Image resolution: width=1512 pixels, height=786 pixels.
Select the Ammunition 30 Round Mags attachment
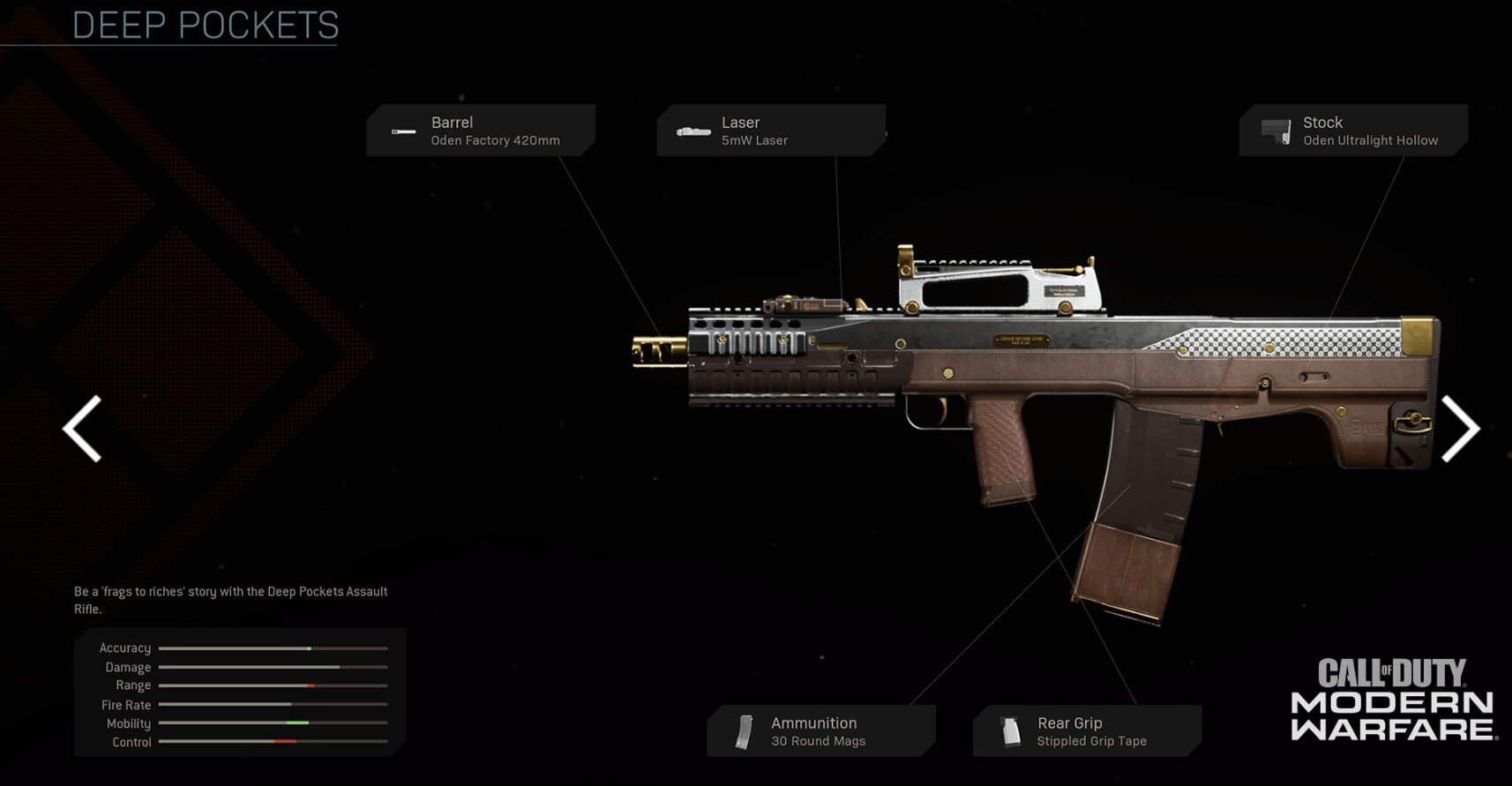coord(820,731)
